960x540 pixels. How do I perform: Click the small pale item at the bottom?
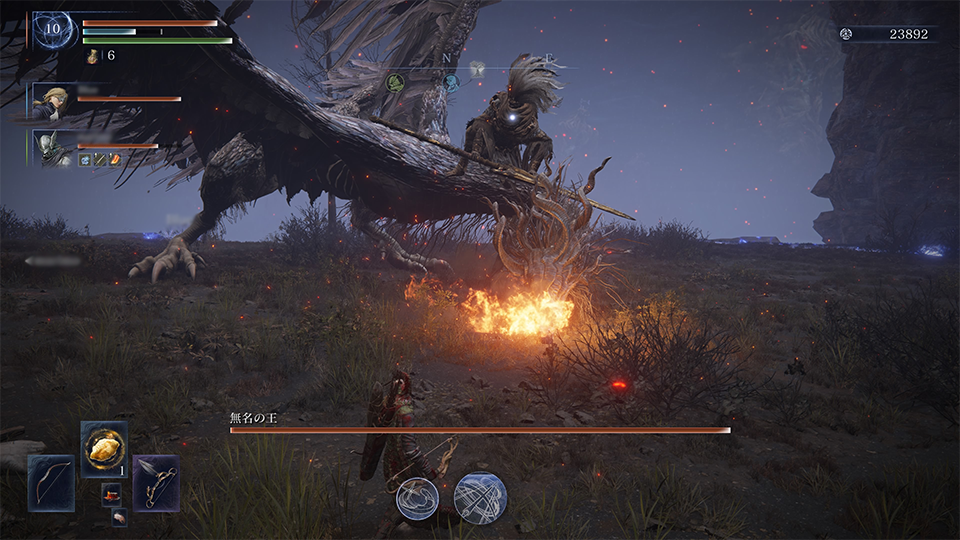click(119, 517)
